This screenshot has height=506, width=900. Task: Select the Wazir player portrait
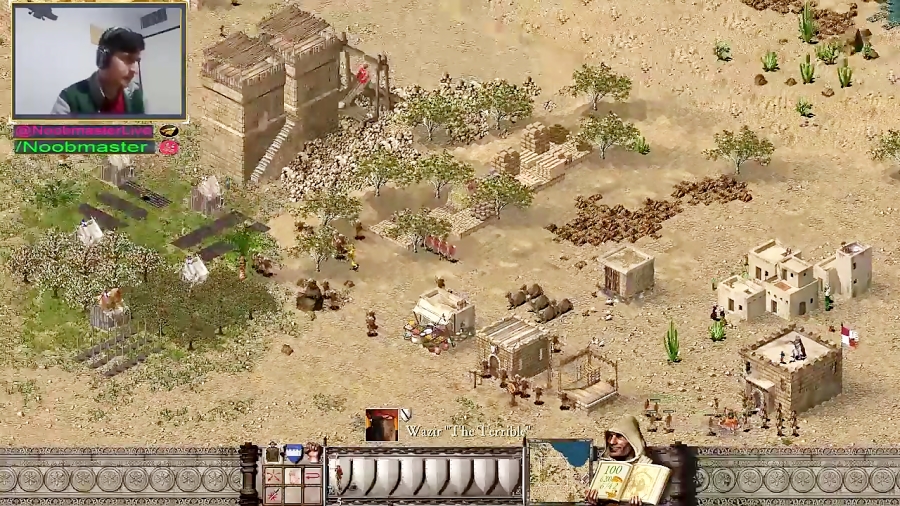[380, 425]
